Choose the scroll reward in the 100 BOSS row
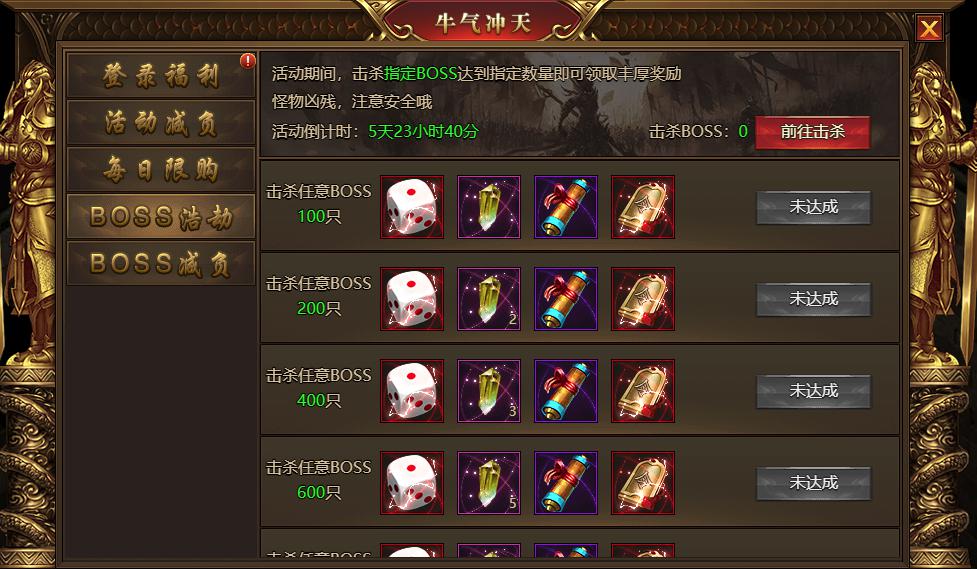 coord(566,207)
